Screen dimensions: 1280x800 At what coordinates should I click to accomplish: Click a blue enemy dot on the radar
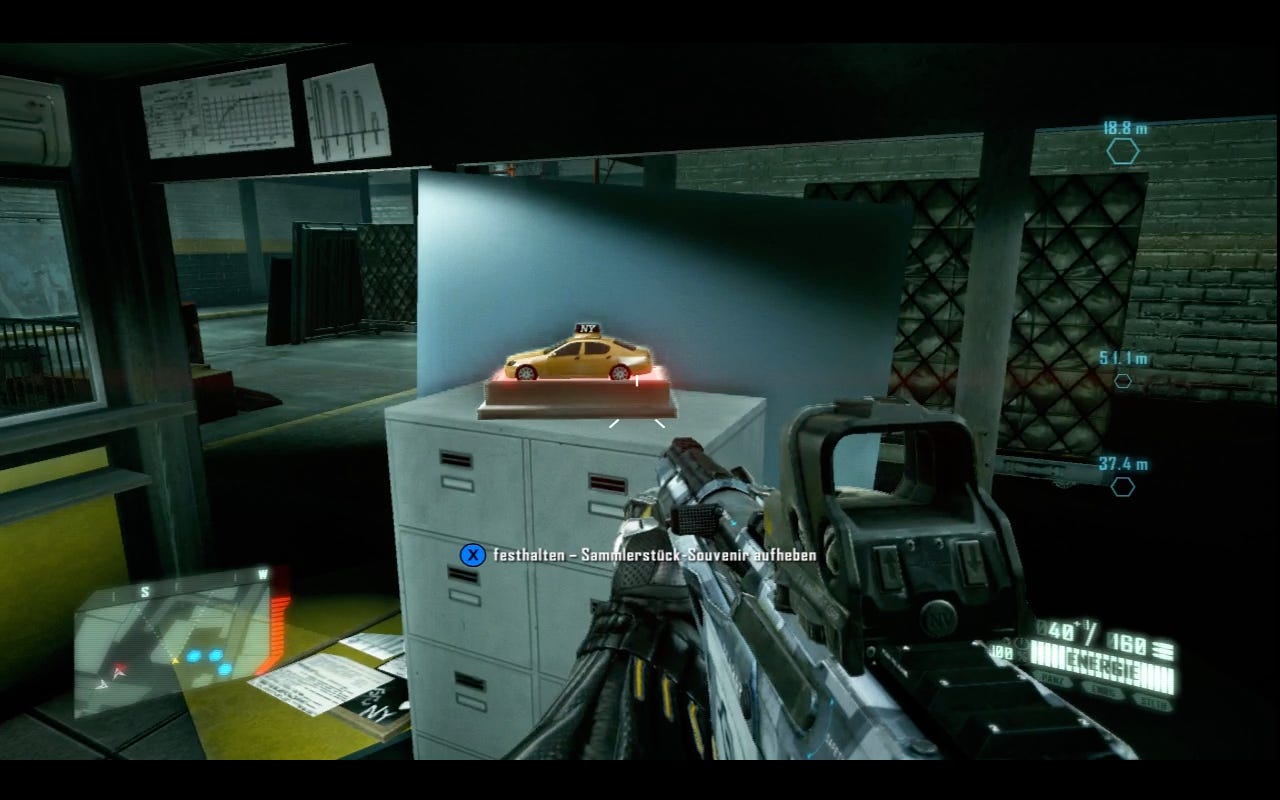(194, 656)
